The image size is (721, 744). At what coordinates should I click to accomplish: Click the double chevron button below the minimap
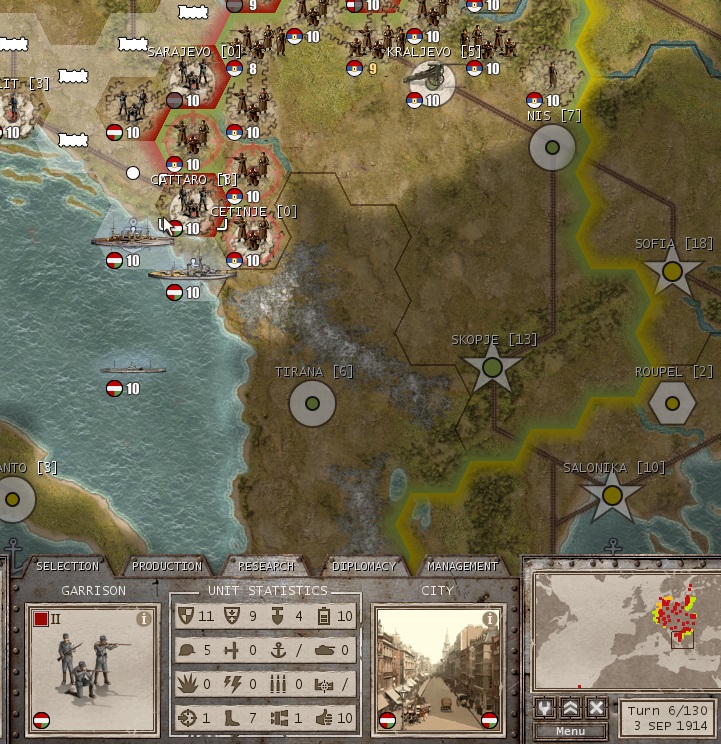[x=571, y=707]
